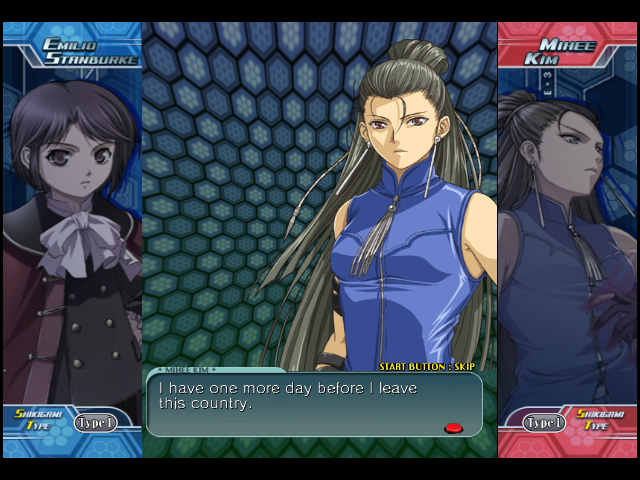Viewport: 640px width, 480px height.
Task: Select Mihee Kim's Type 1 Shikigami badge
Action: 544,423
